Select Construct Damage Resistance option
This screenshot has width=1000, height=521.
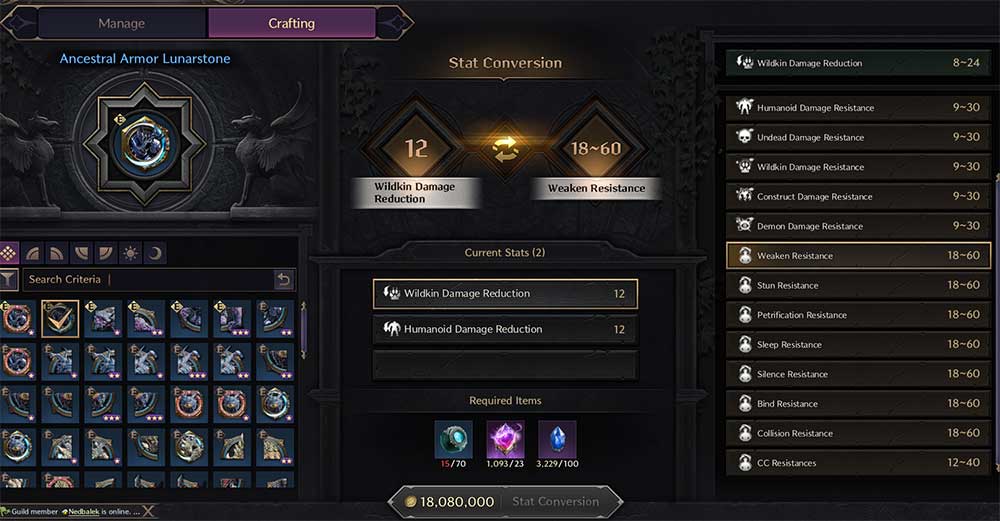click(x=858, y=197)
